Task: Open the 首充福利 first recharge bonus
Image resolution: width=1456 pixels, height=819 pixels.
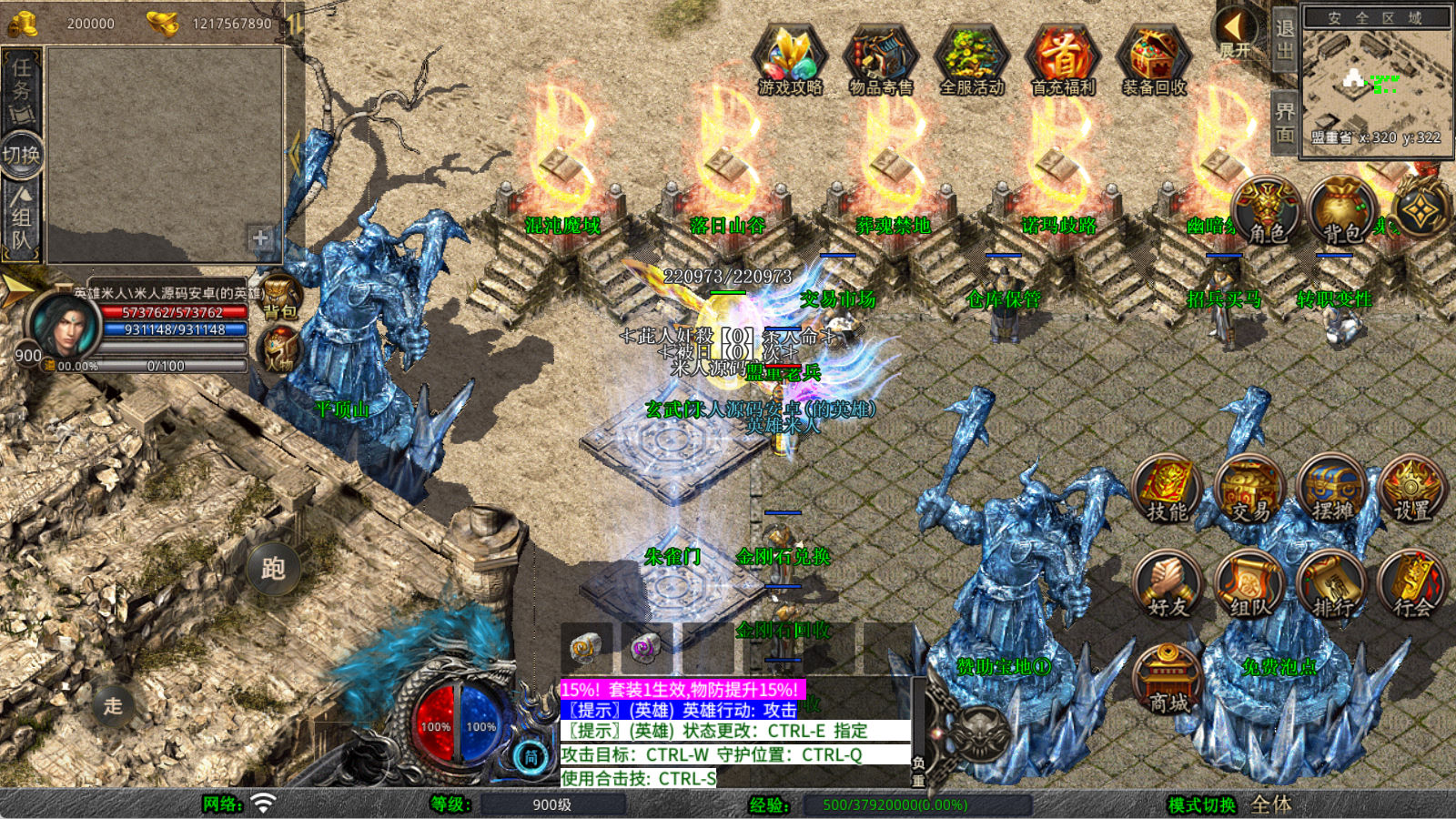Action: click(1062, 60)
